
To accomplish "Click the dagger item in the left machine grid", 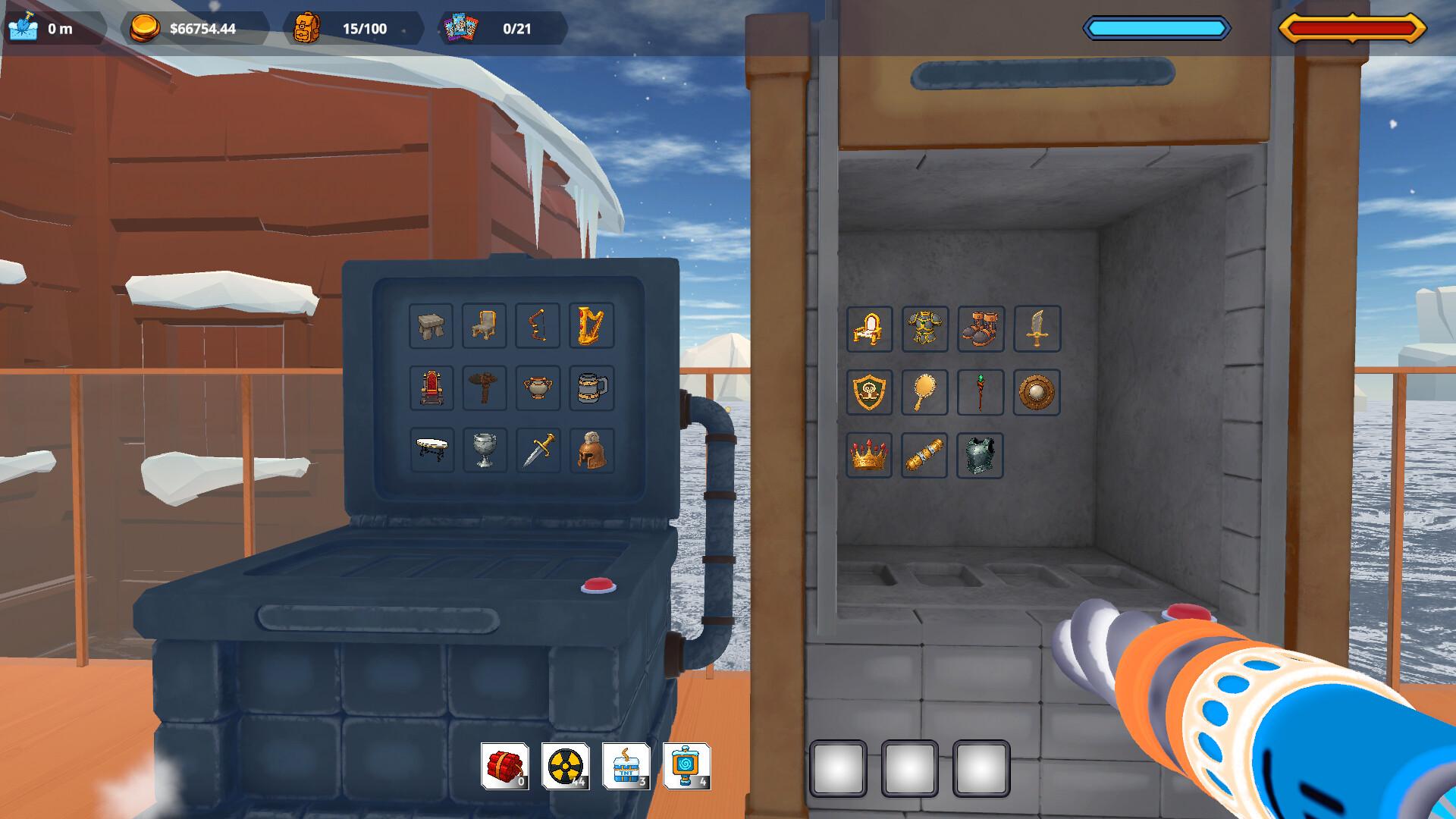I will pyautogui.click(x=538, y=450).
